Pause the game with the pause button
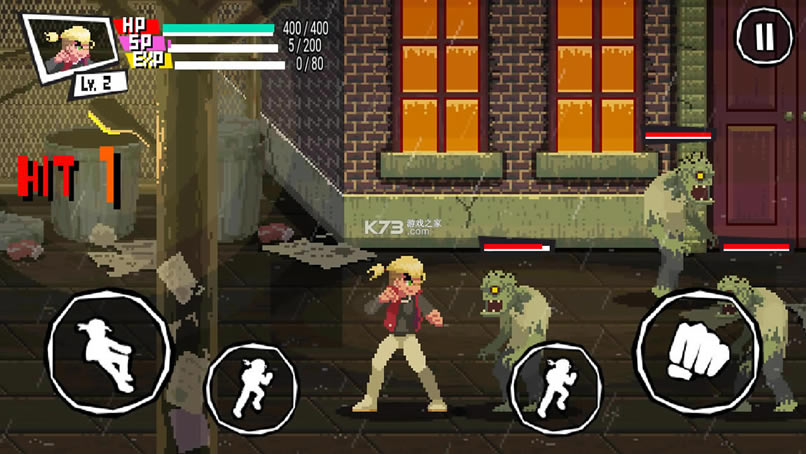This screenshot has height=454, width=806. click(x=764, y=37)
